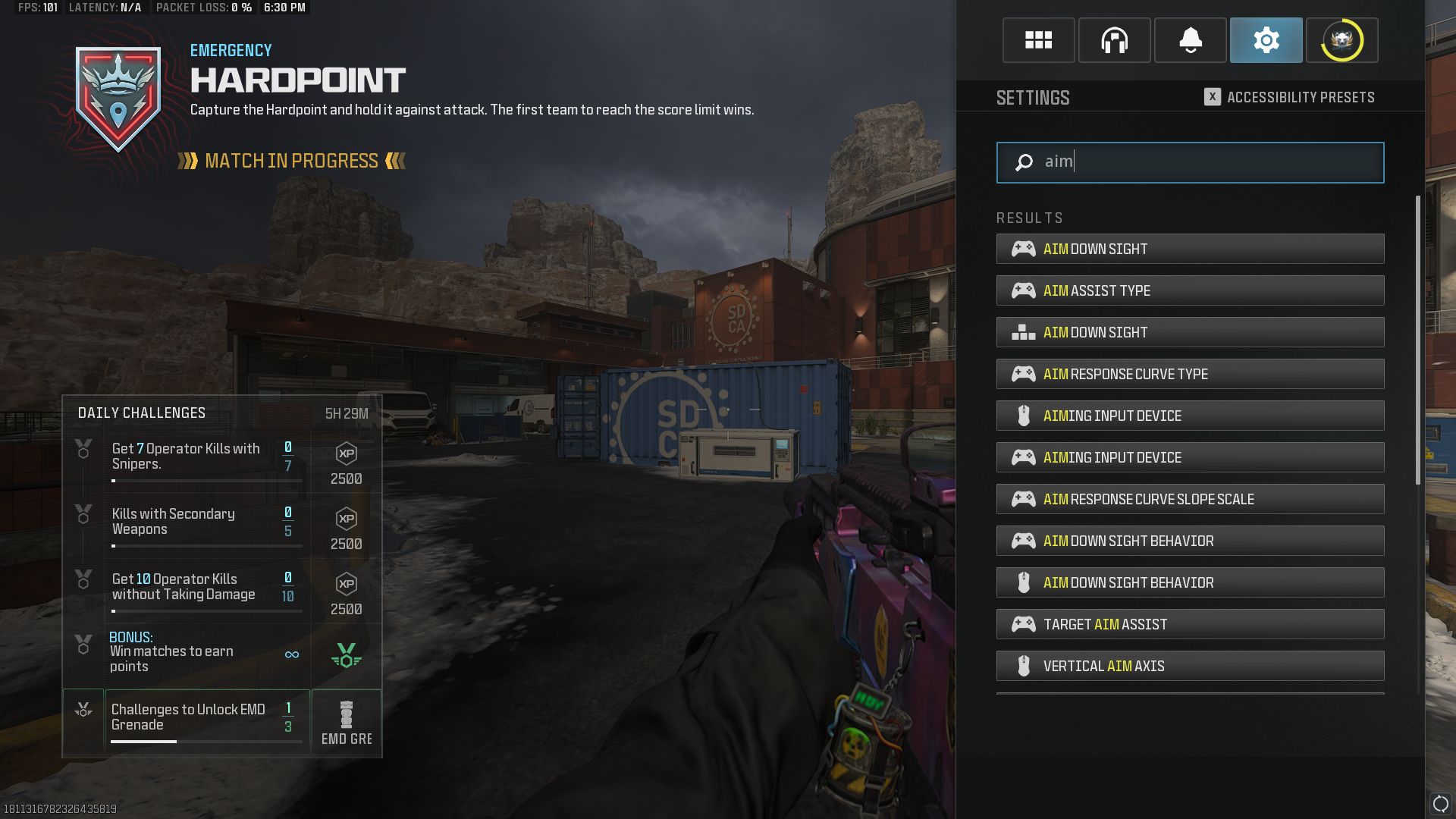Open the Target Aim Assist setting
Screen dimensions: 1456x819
pyautogui.click(x=1190, y=624)
